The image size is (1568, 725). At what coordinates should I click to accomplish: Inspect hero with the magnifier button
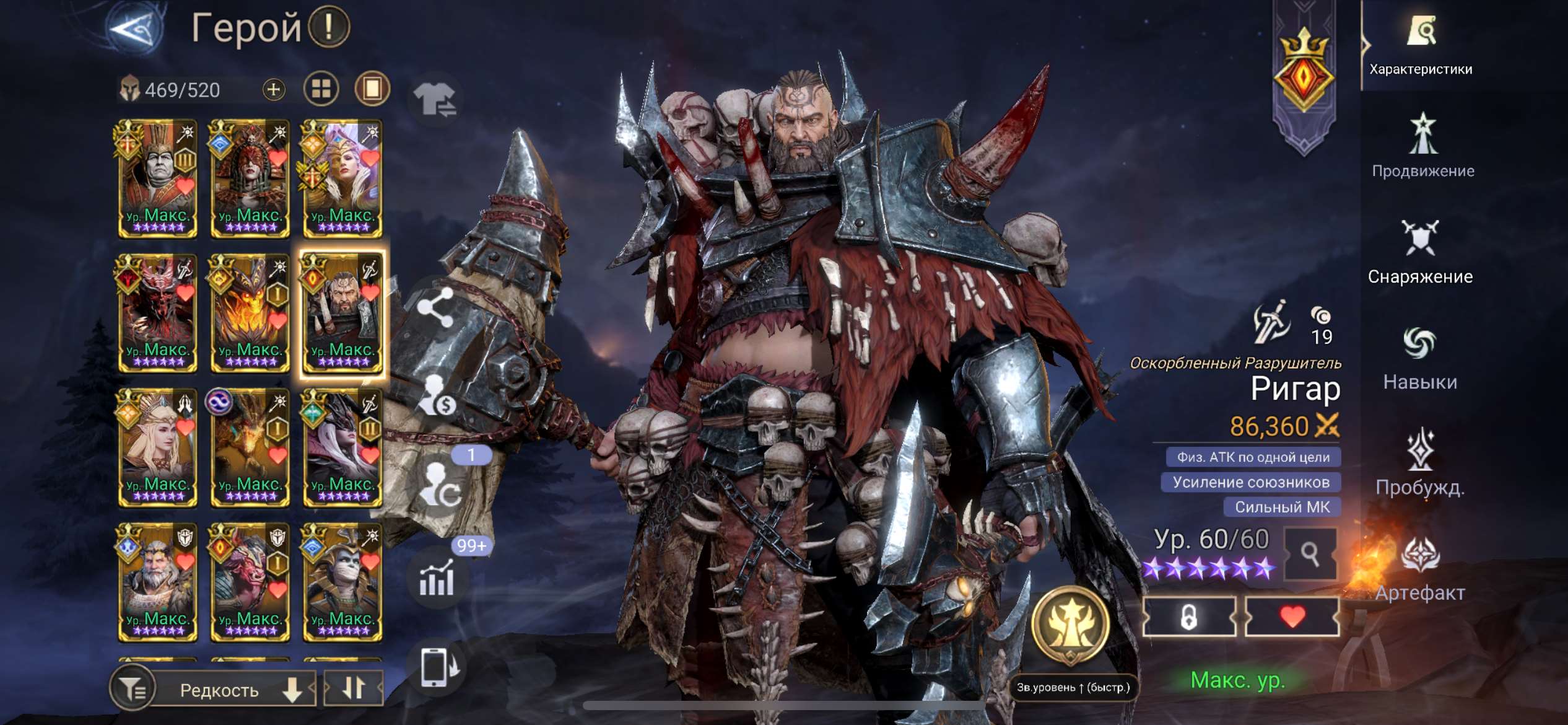point(1310,554)
